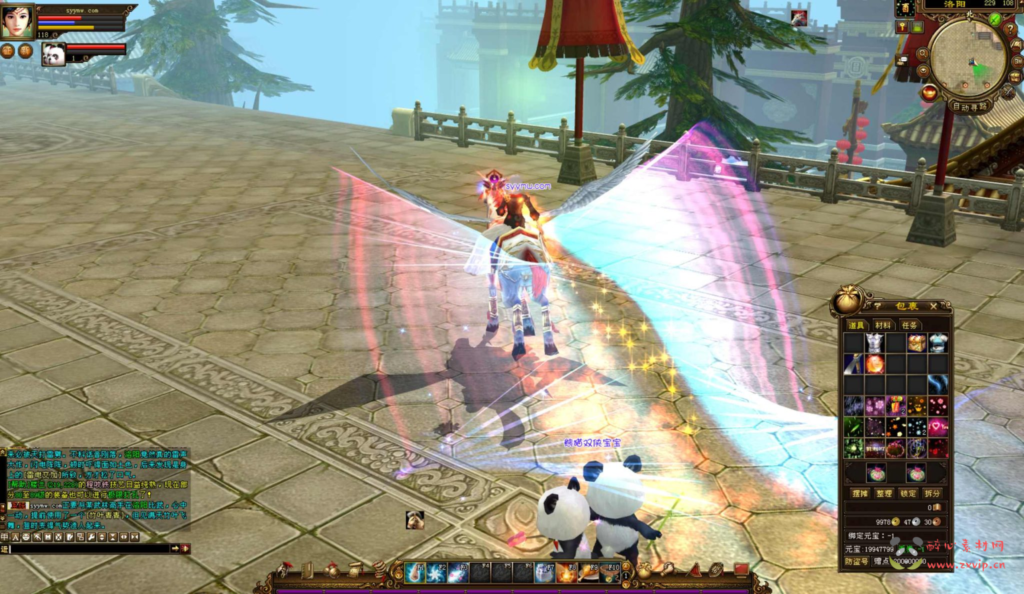Screen dimensions: 1024x594
Task: Select the silver armor item in bag
Action: [875, 343]
